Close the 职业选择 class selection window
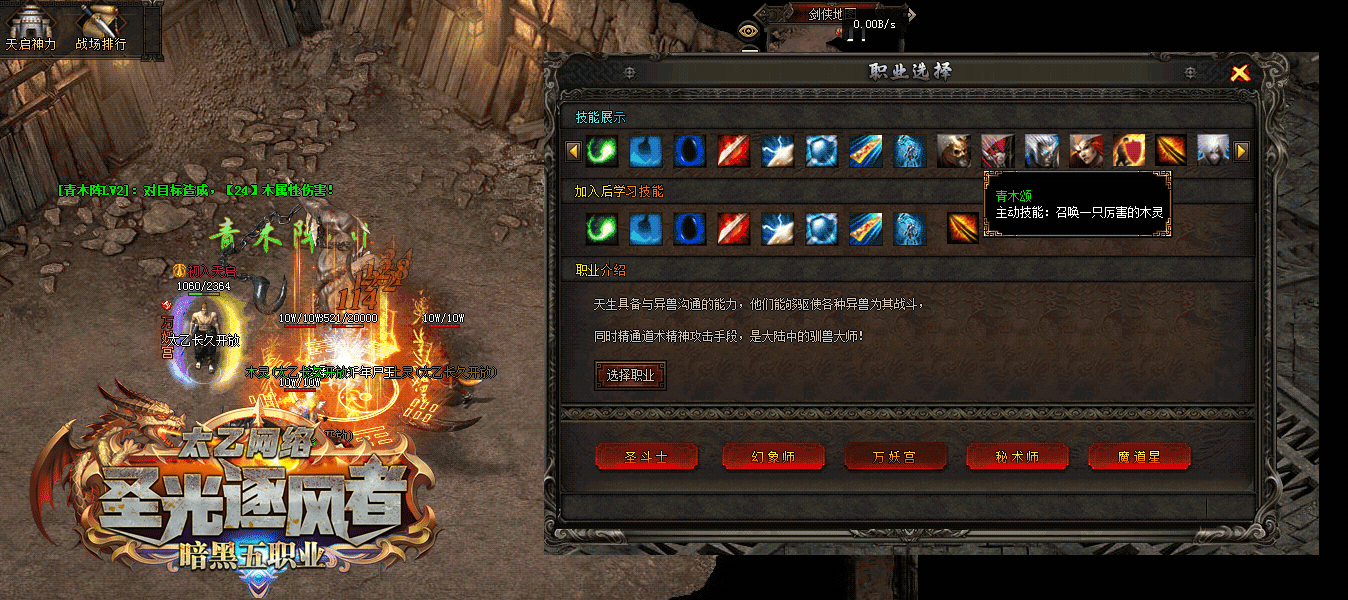The image size is (1348, 600). pyautogui.click(x=1240, y=72)
